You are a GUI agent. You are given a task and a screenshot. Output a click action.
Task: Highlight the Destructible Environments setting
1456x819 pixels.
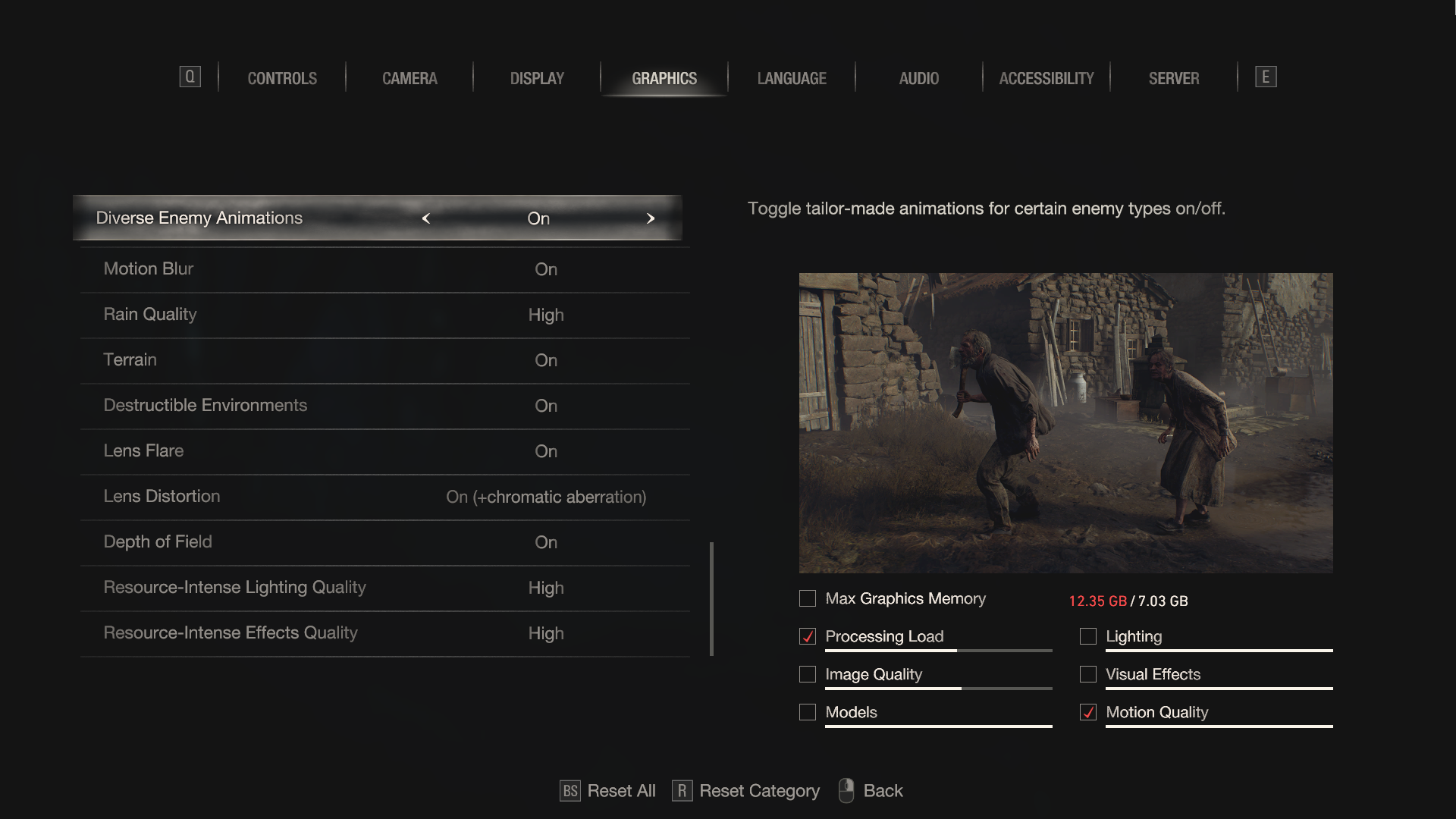click(384, 406)
